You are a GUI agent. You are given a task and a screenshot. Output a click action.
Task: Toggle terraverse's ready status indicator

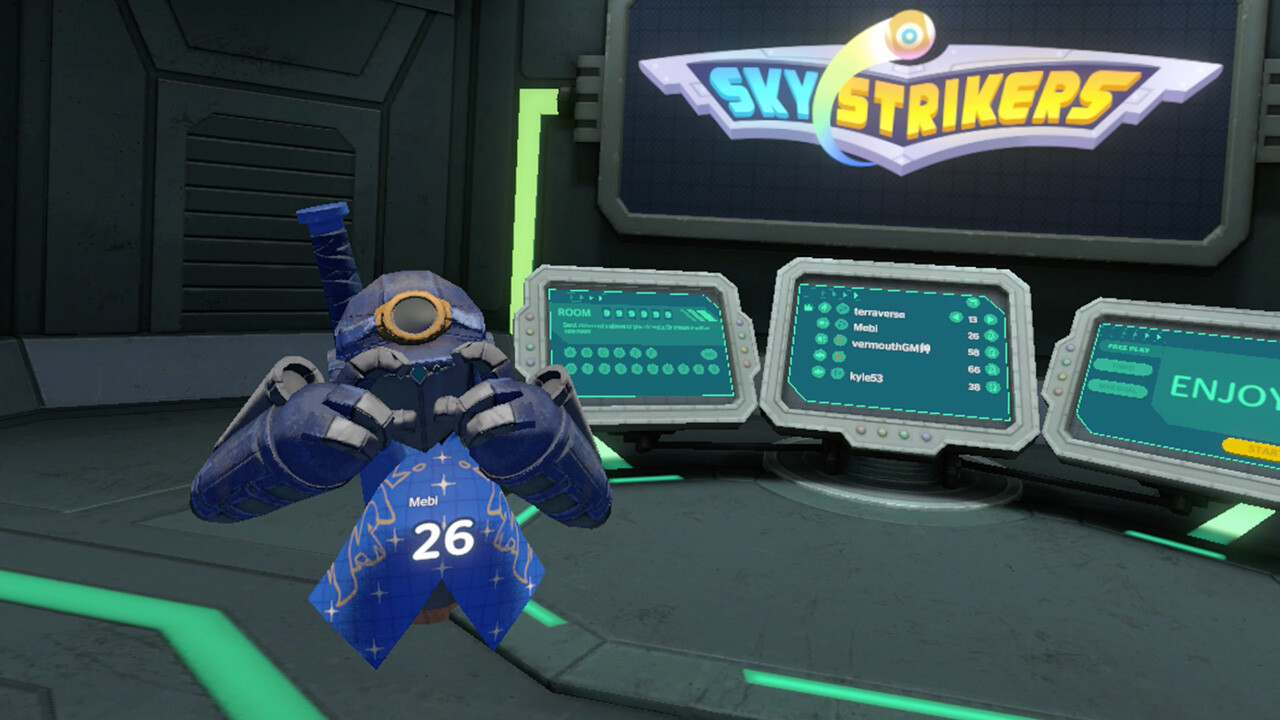tap(990, 319)
